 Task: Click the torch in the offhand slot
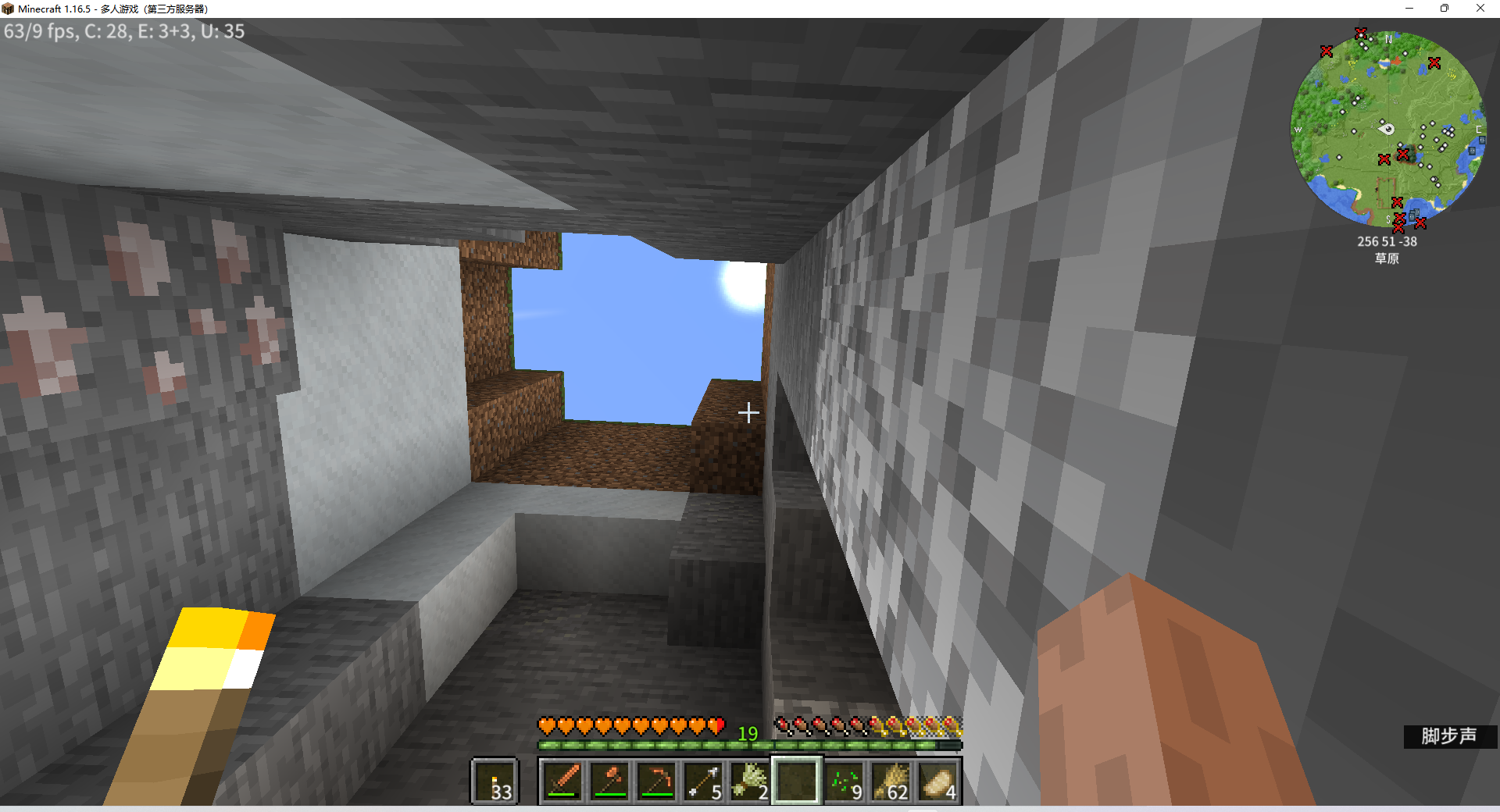[495, 781]
